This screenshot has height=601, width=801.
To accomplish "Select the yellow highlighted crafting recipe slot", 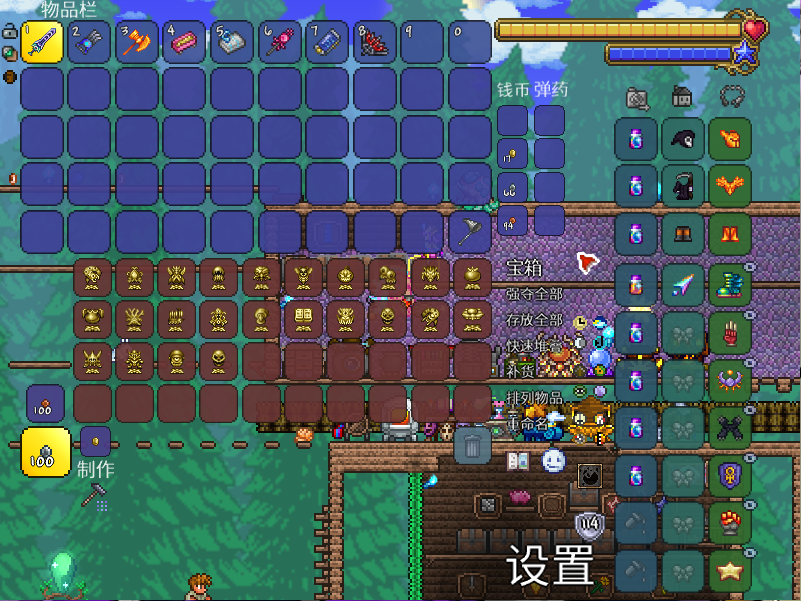I will [x=46, y=452].
